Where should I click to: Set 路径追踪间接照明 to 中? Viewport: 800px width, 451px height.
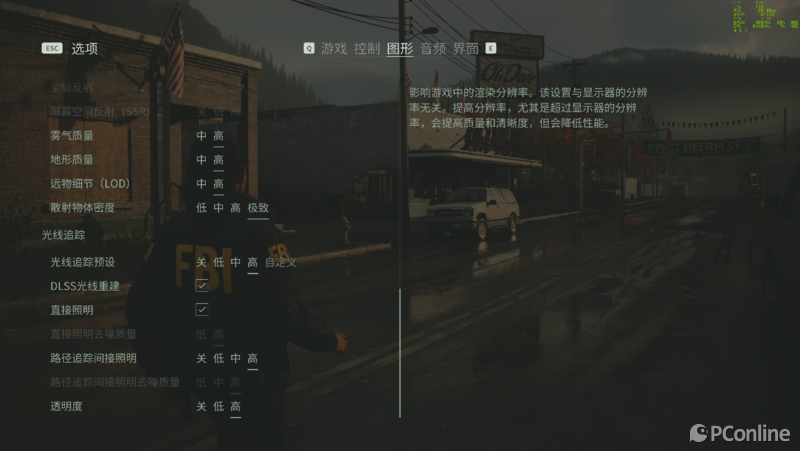click(x=235, y=358)
